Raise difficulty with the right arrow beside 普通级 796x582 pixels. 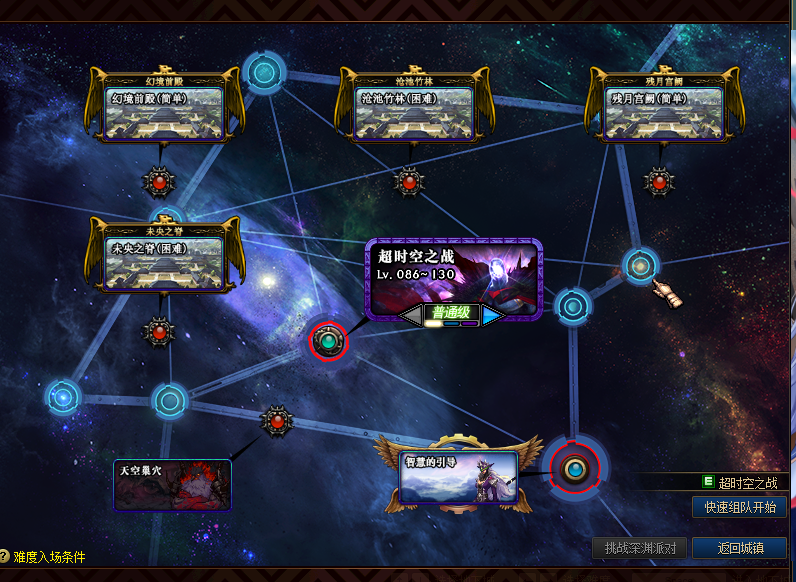(x=494, y=315)
